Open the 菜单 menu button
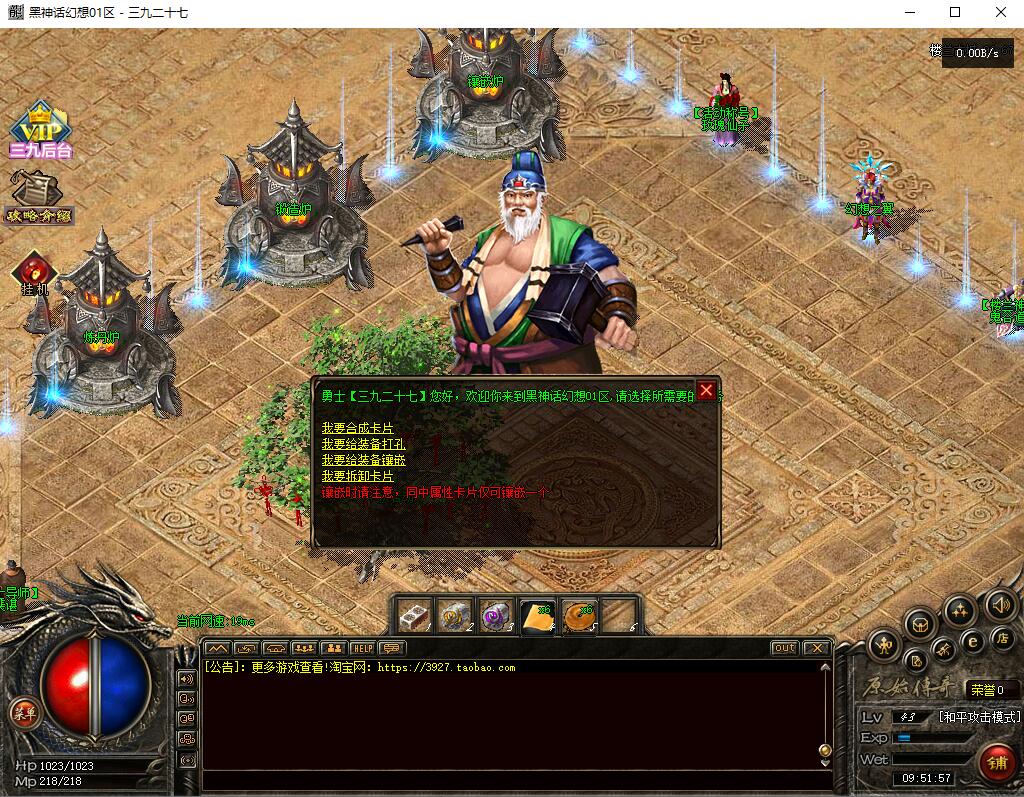Screen dimensions: 1024x797 pyautogui.click(x=24, y=713)
